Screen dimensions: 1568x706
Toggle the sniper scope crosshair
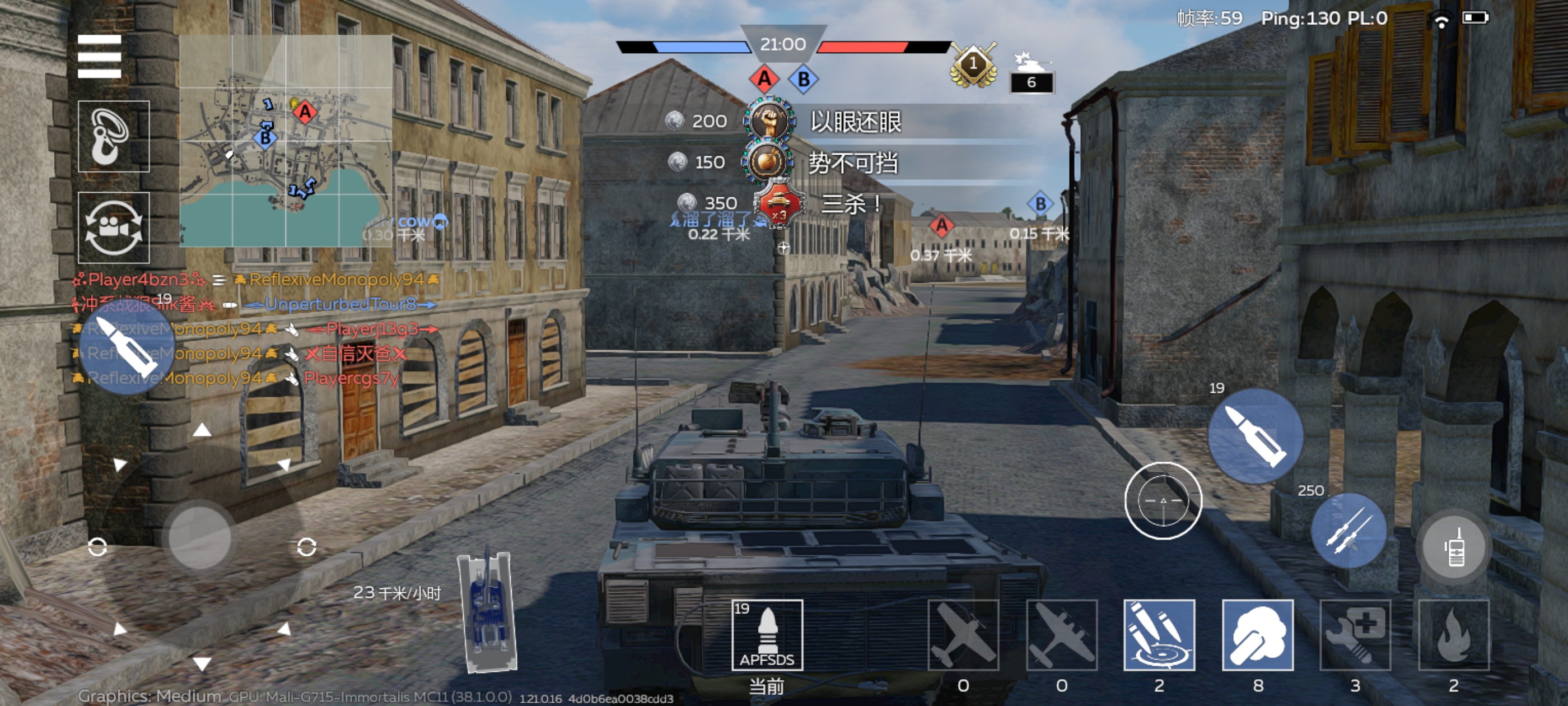tap(1163, 501)
